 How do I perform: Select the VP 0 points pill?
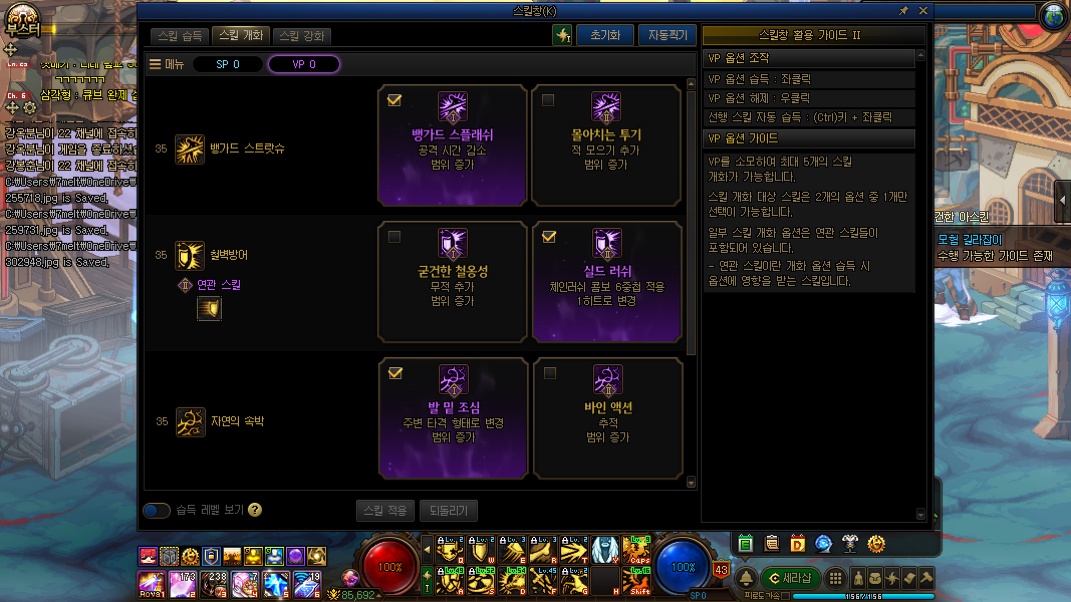pos(304,64)
